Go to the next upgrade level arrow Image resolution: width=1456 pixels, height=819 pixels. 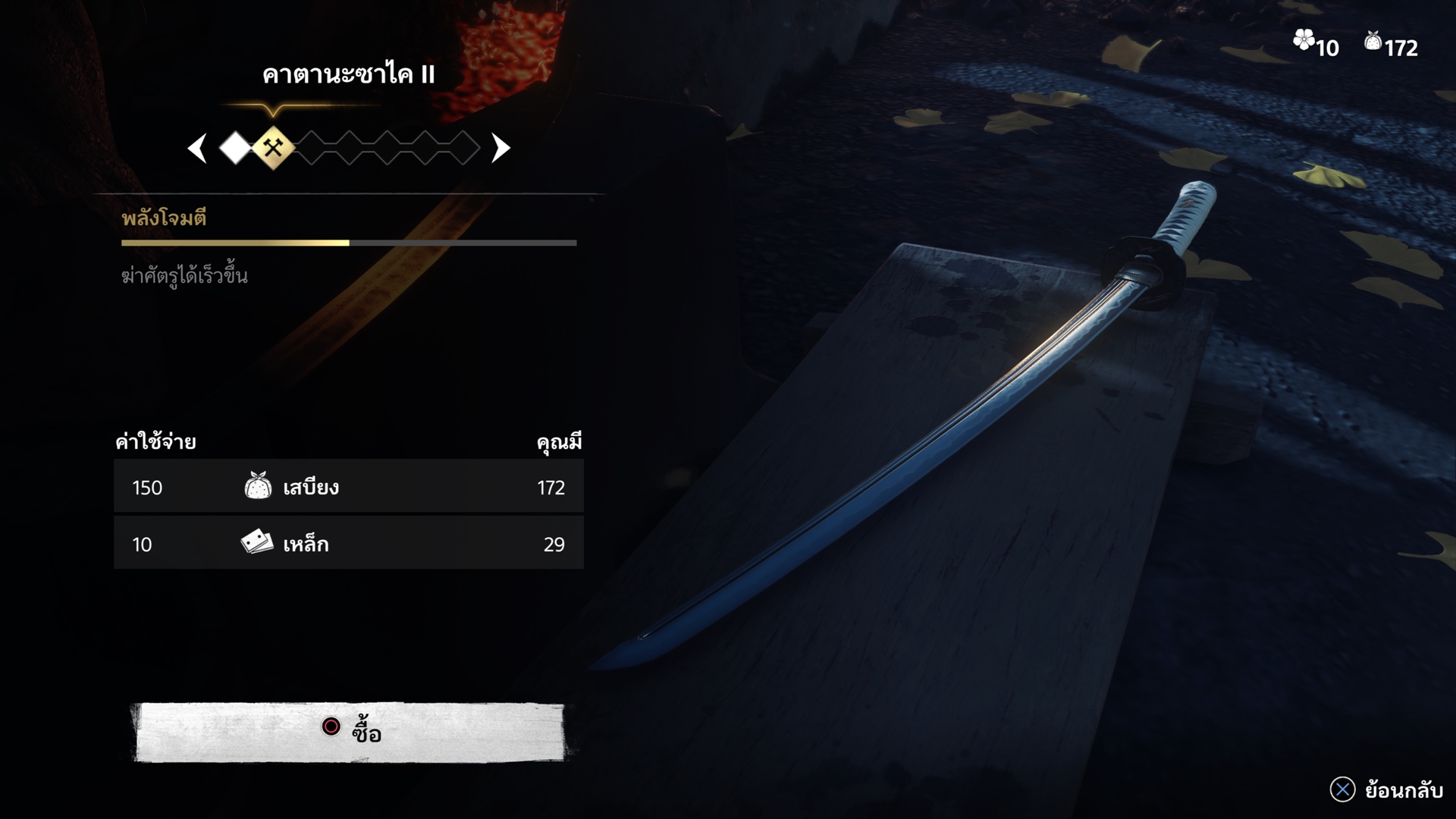click(x=500, y=149)
